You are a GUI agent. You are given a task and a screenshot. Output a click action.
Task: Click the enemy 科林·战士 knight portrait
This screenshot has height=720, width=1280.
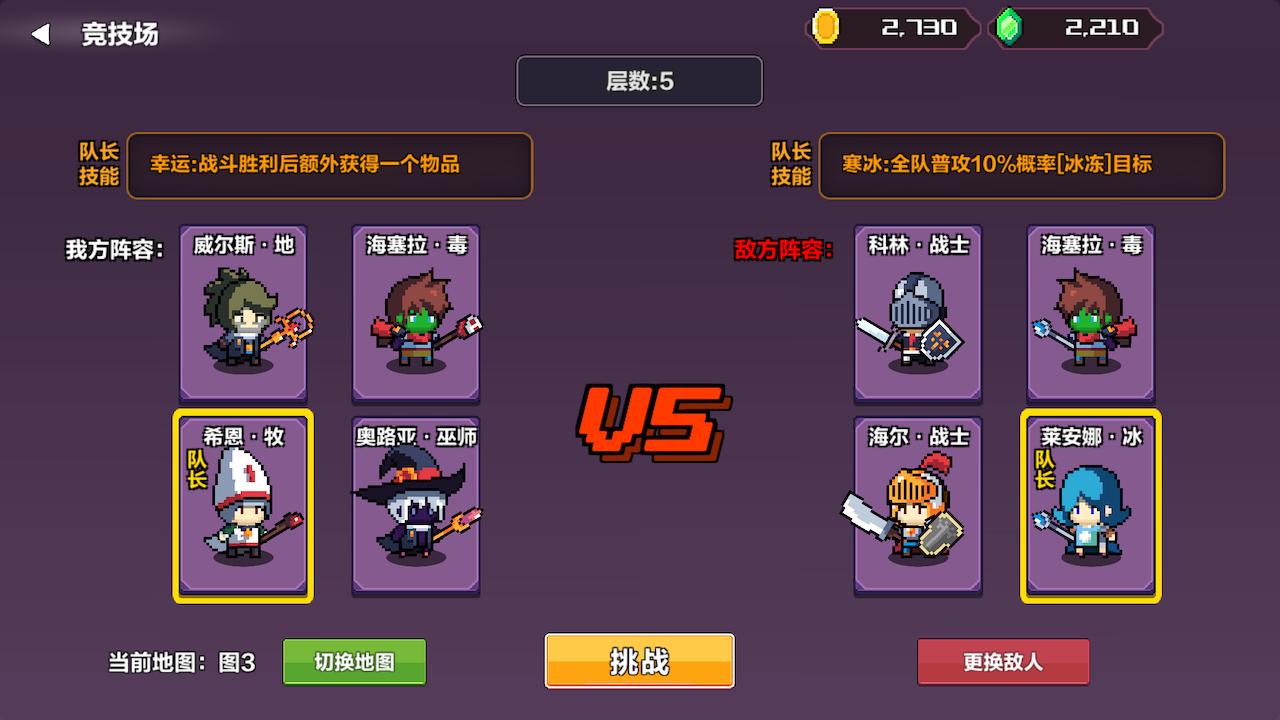(916, 313)
